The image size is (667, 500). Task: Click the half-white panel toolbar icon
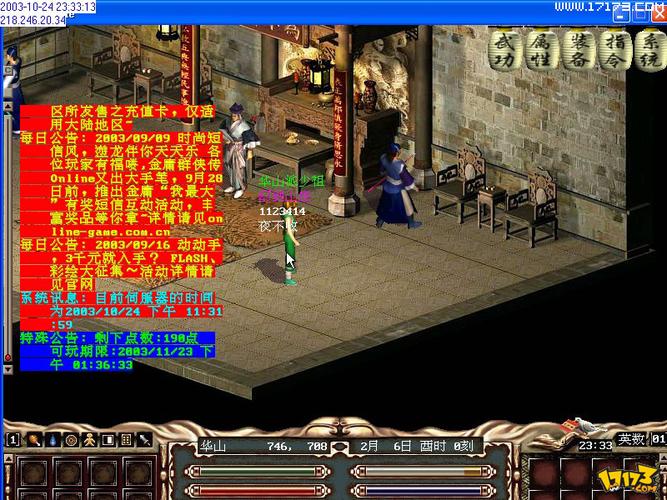pyautogui.click(x=107, y=440)
